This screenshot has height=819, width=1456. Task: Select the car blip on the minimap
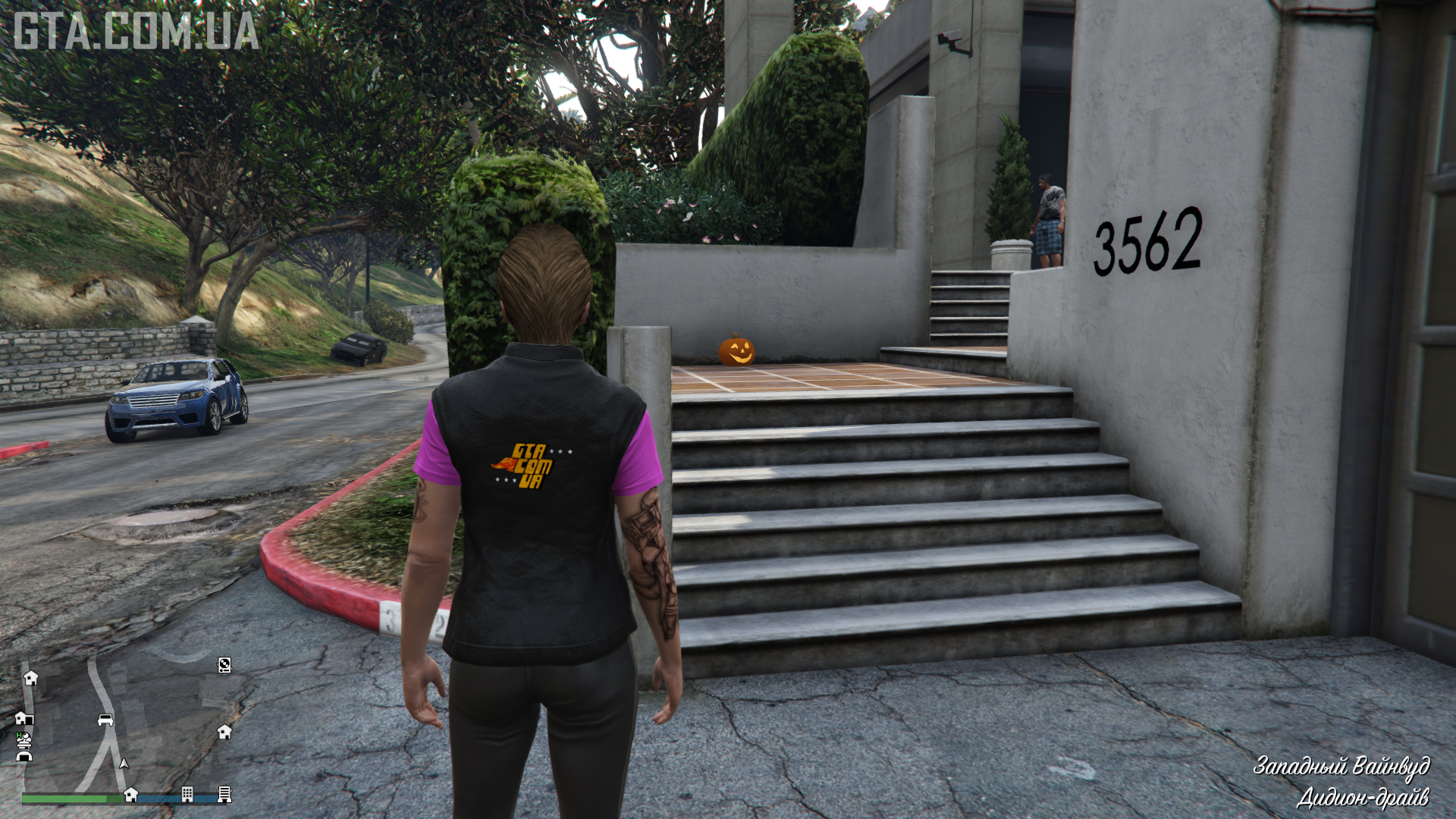(x=105, y=719)
